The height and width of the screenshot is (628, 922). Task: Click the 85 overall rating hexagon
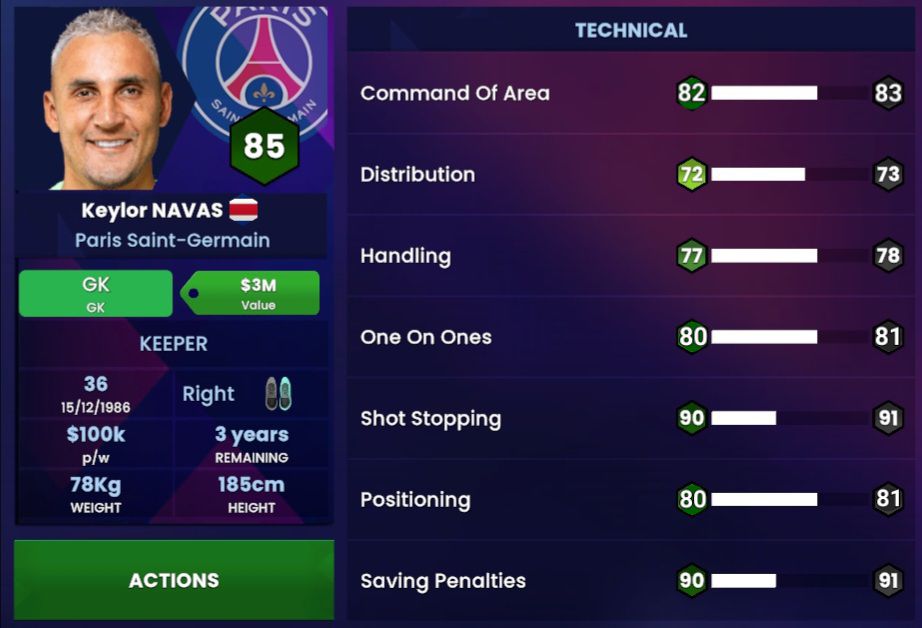[264, 147]
